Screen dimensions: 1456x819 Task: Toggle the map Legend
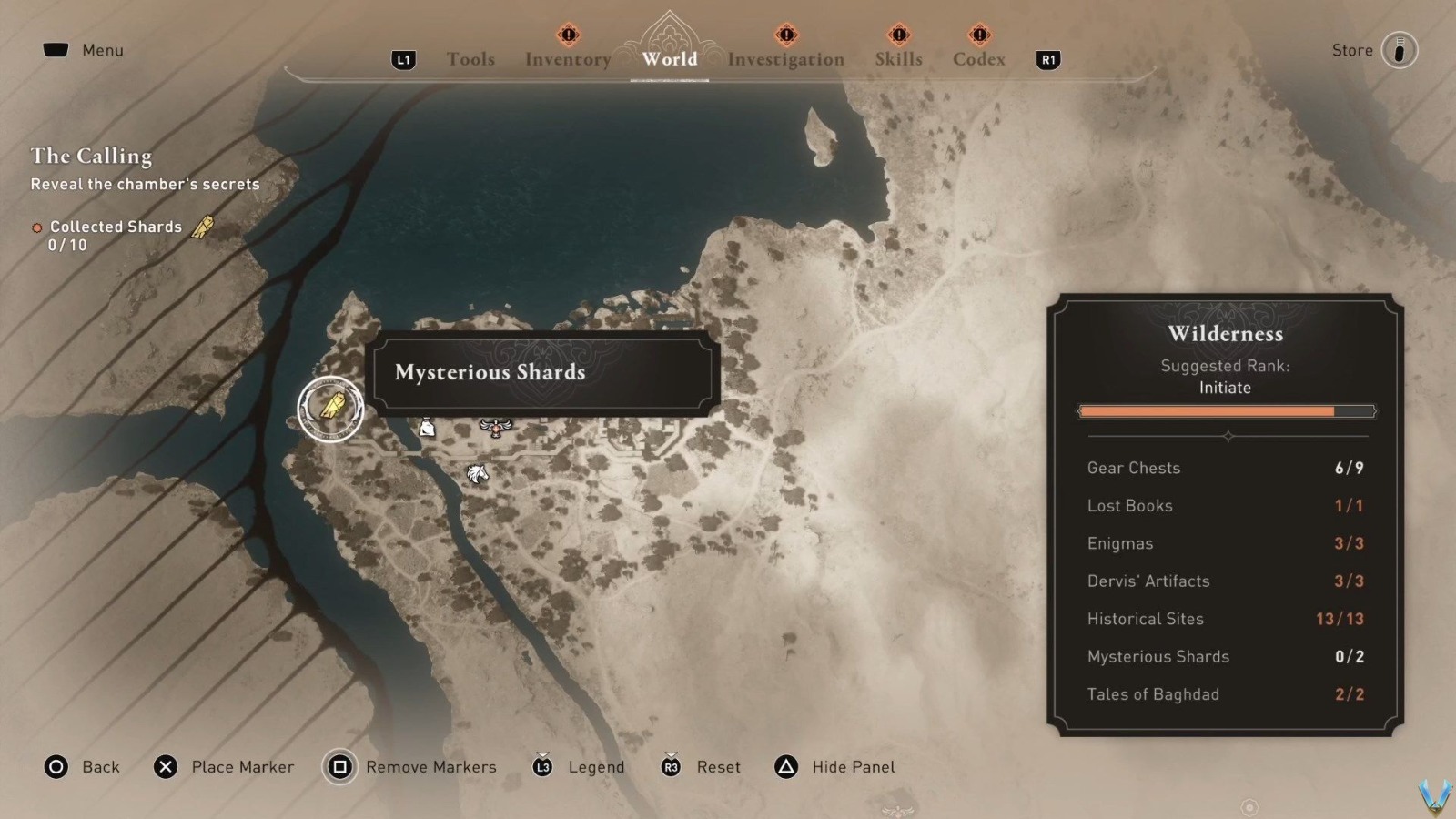(543, 767)
